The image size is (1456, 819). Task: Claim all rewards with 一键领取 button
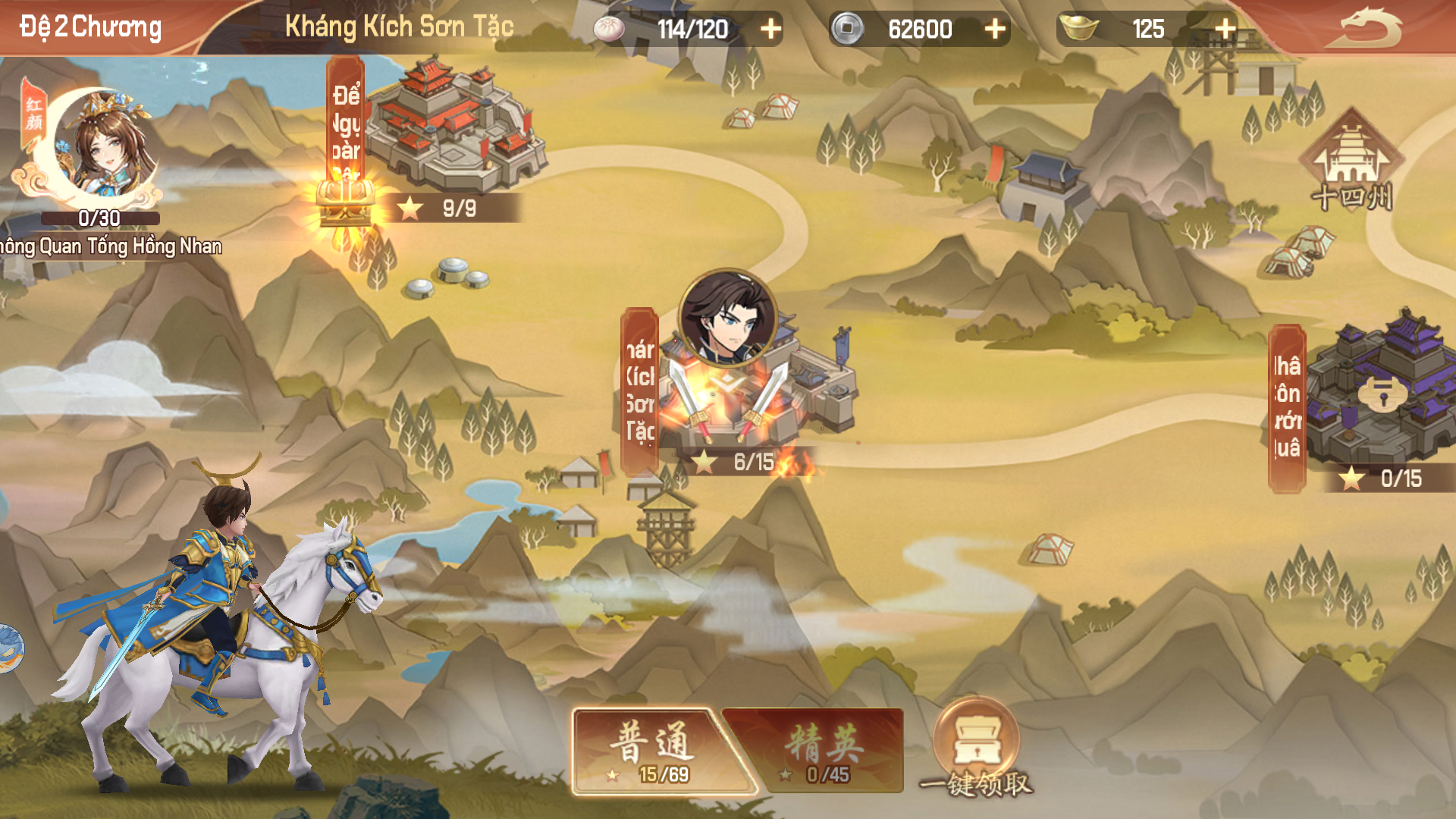coord(976,751)
